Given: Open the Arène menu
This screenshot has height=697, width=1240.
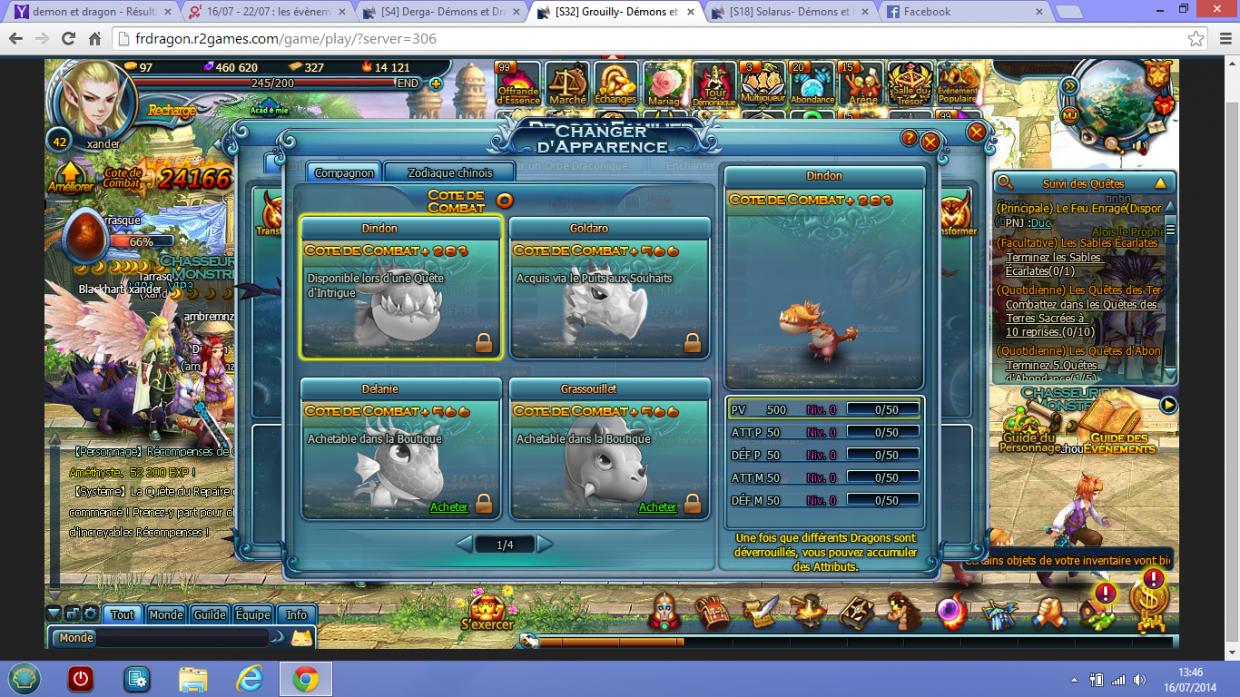Looking at the screenshot, I should [x=860, y=85].
